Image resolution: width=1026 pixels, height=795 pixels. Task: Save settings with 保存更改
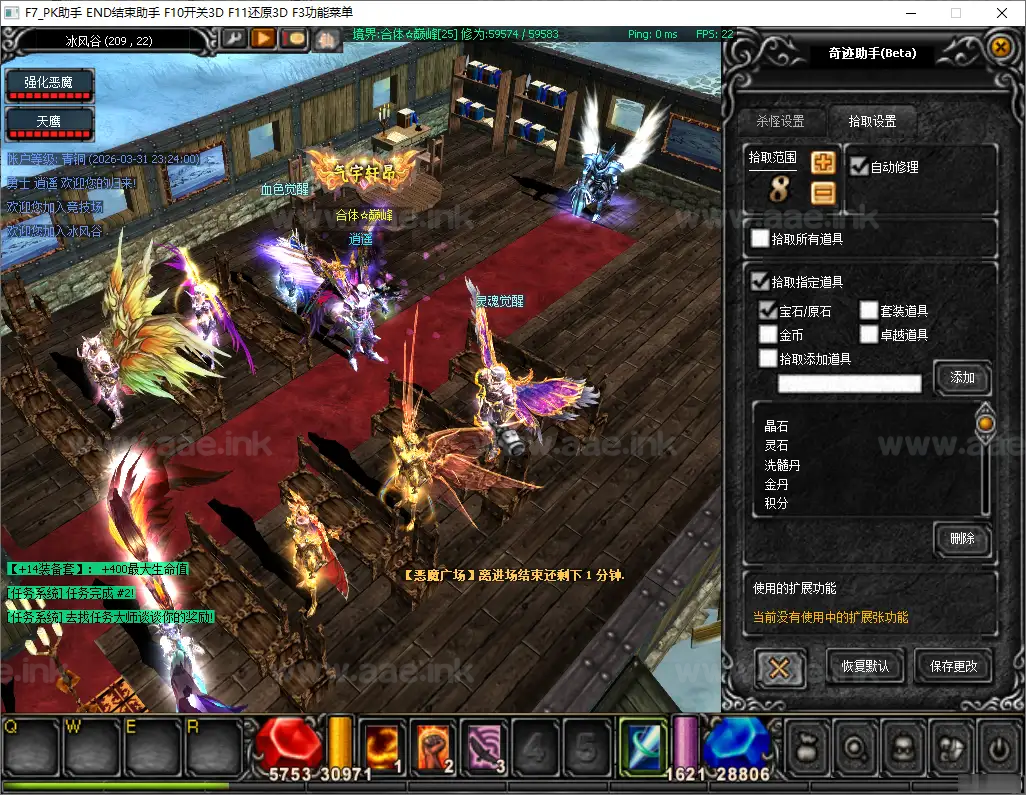point(953,666)
